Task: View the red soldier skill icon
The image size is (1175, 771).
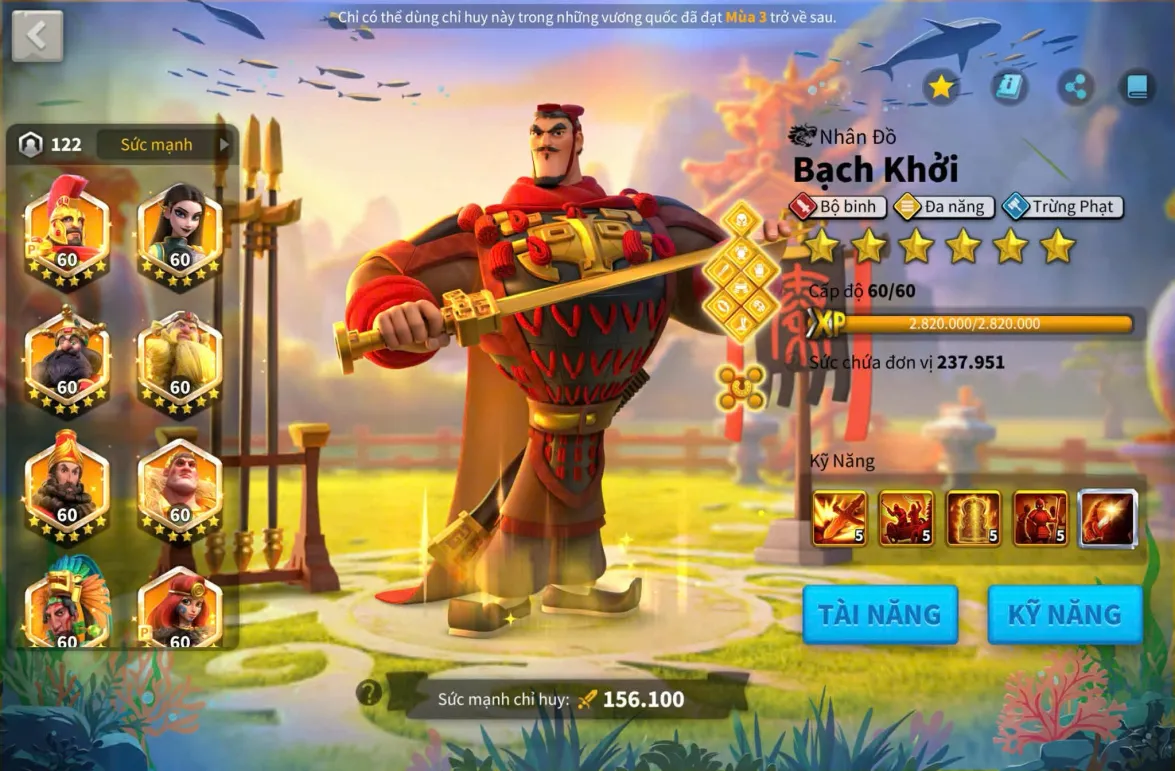Action: (1040, 518)
